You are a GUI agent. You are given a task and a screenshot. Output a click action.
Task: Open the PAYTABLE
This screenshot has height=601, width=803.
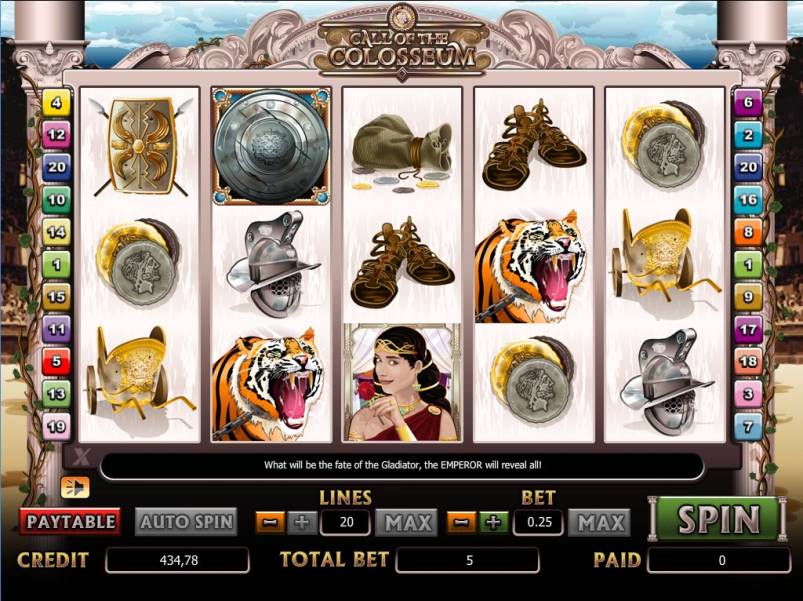[x=70, y=521]
